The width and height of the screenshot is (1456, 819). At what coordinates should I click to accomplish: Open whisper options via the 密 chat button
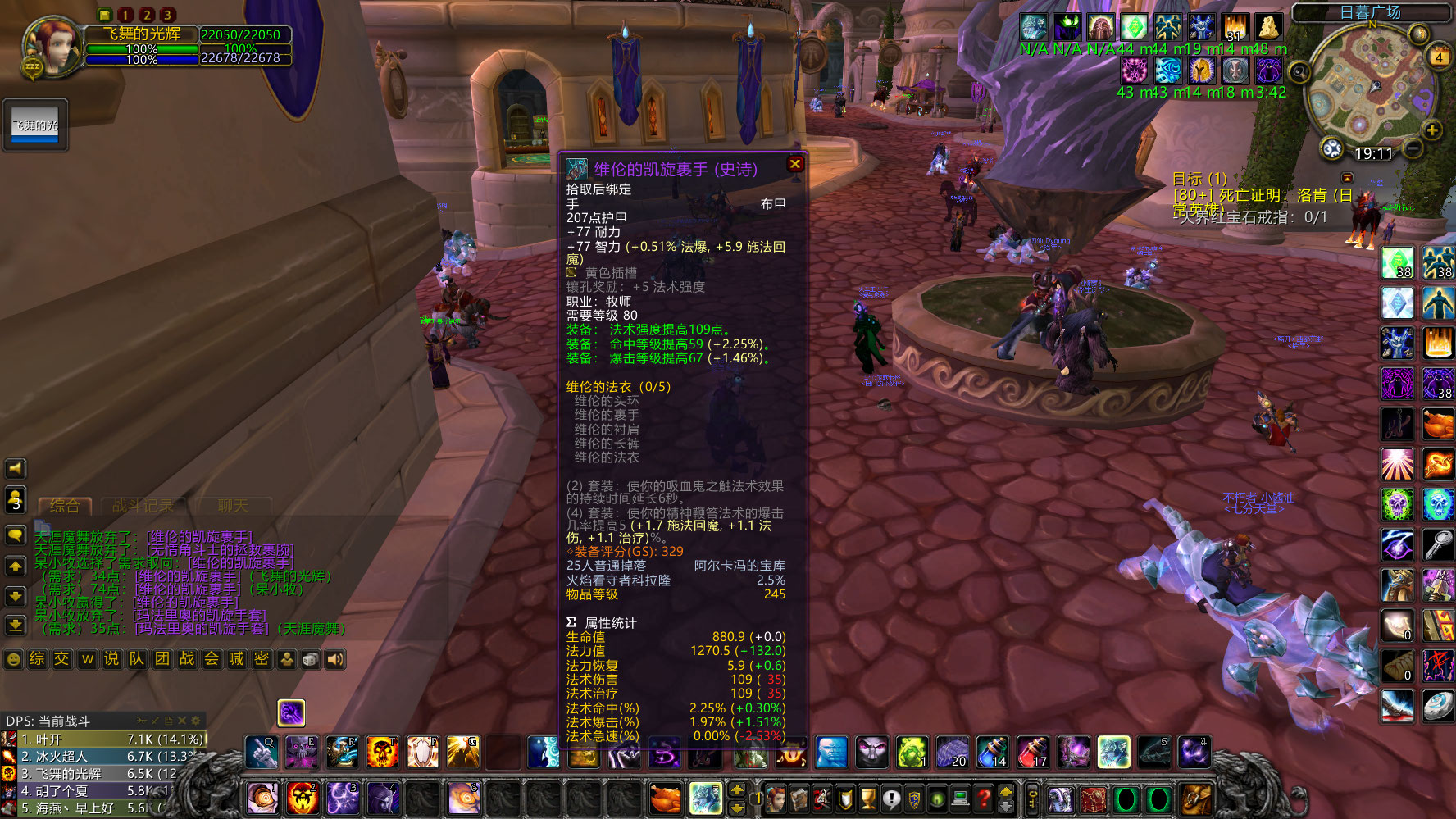point(262,659)
